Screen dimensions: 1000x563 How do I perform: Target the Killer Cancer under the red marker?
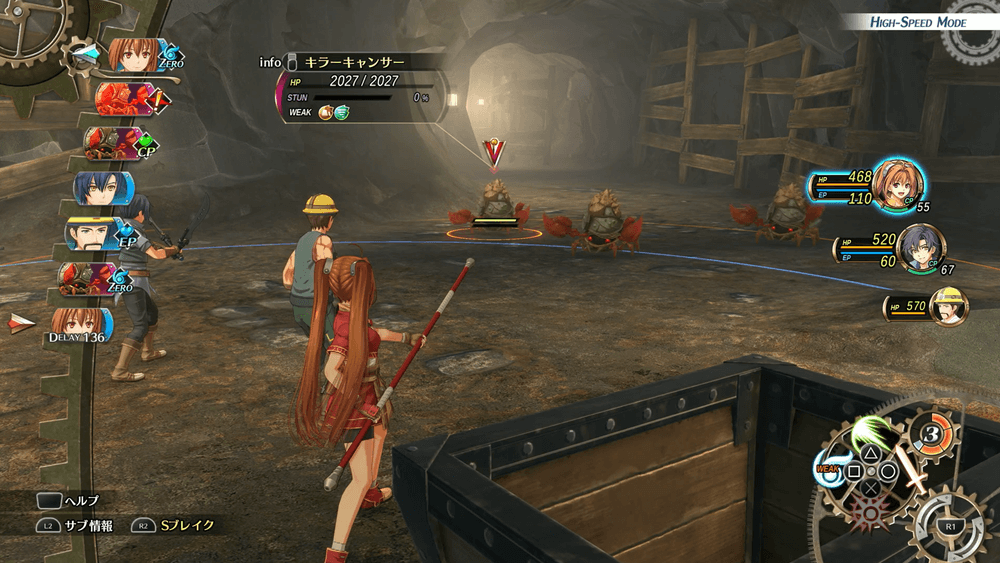pyautogui.click(x=496, y=204)
